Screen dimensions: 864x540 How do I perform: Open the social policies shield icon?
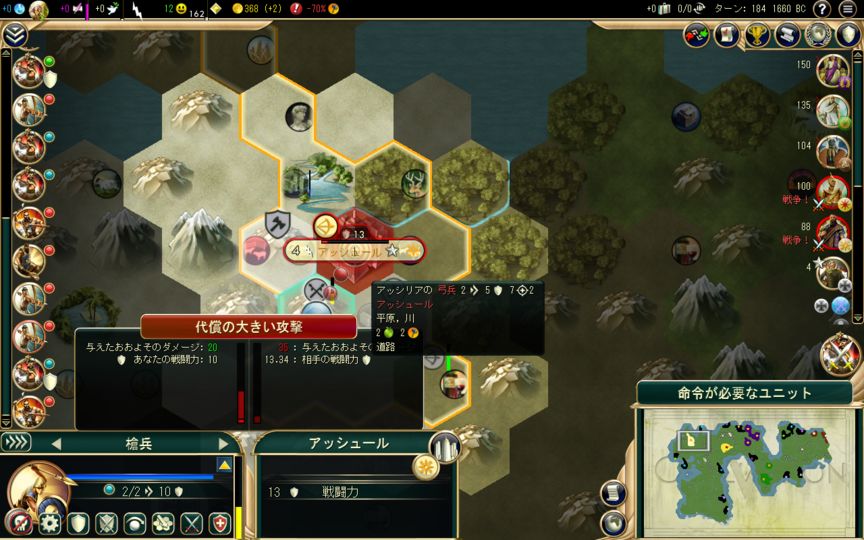click(x=848, y=35)
